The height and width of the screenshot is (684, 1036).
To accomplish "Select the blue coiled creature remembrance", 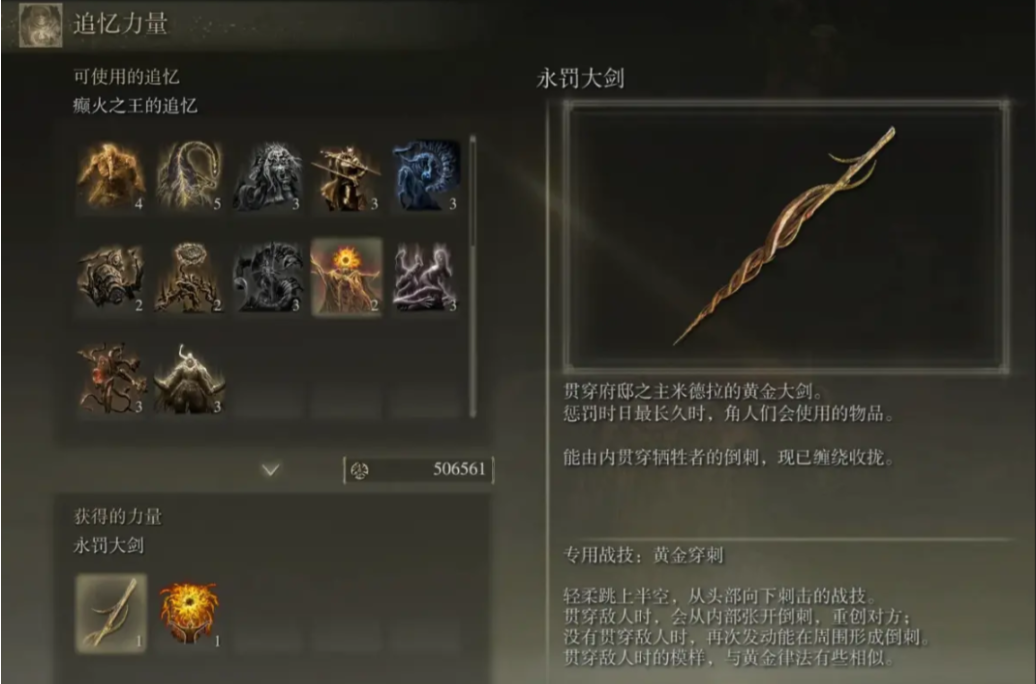I will pyautogui.click(x=424, y=177).
